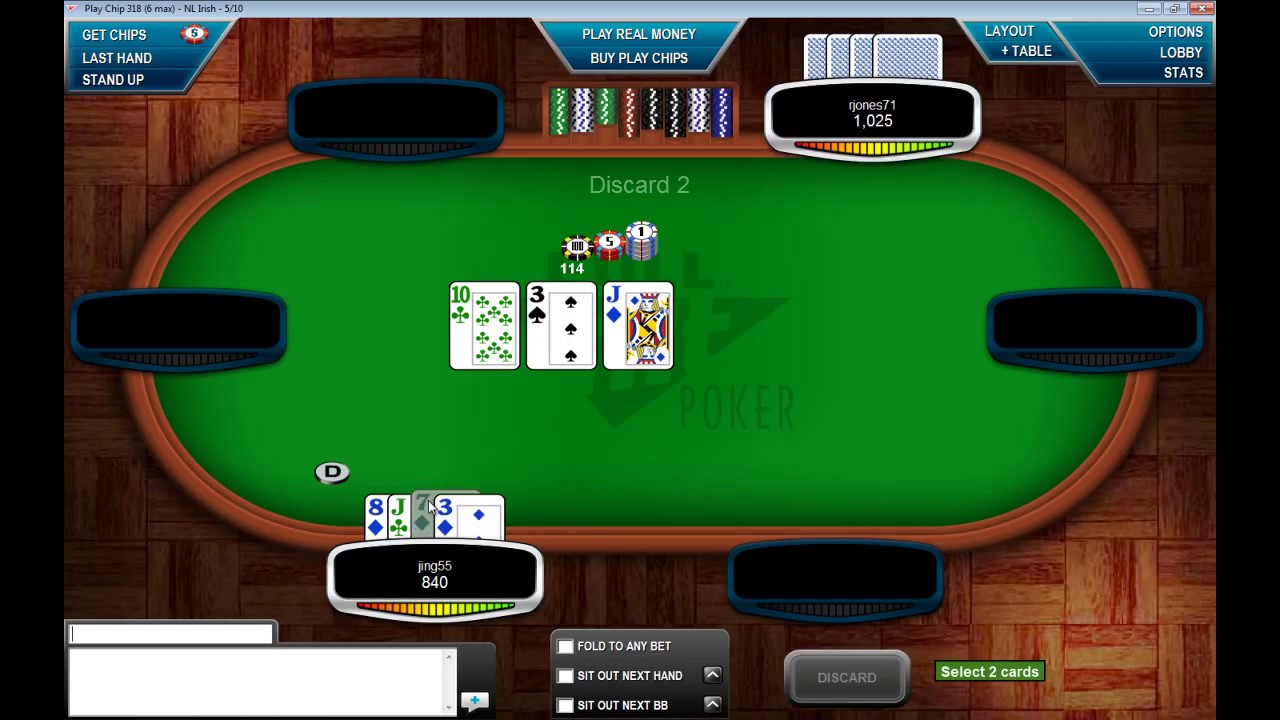Click Play Real Money
This screenshot has width=1280, height=720.
[639, 34]
